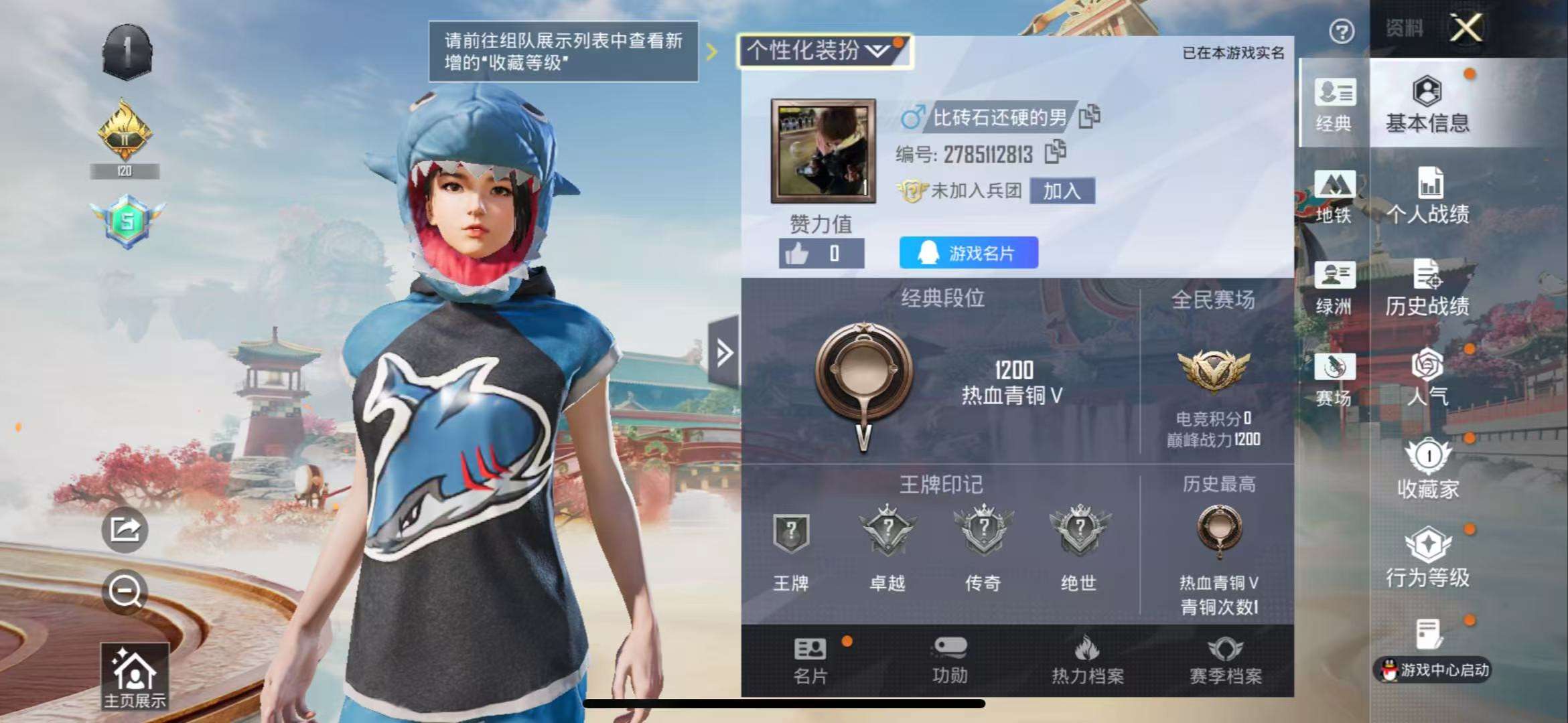Select the 功勋 tab at the bottom
Screen dimensions: 1568x723
click(950, 660)
